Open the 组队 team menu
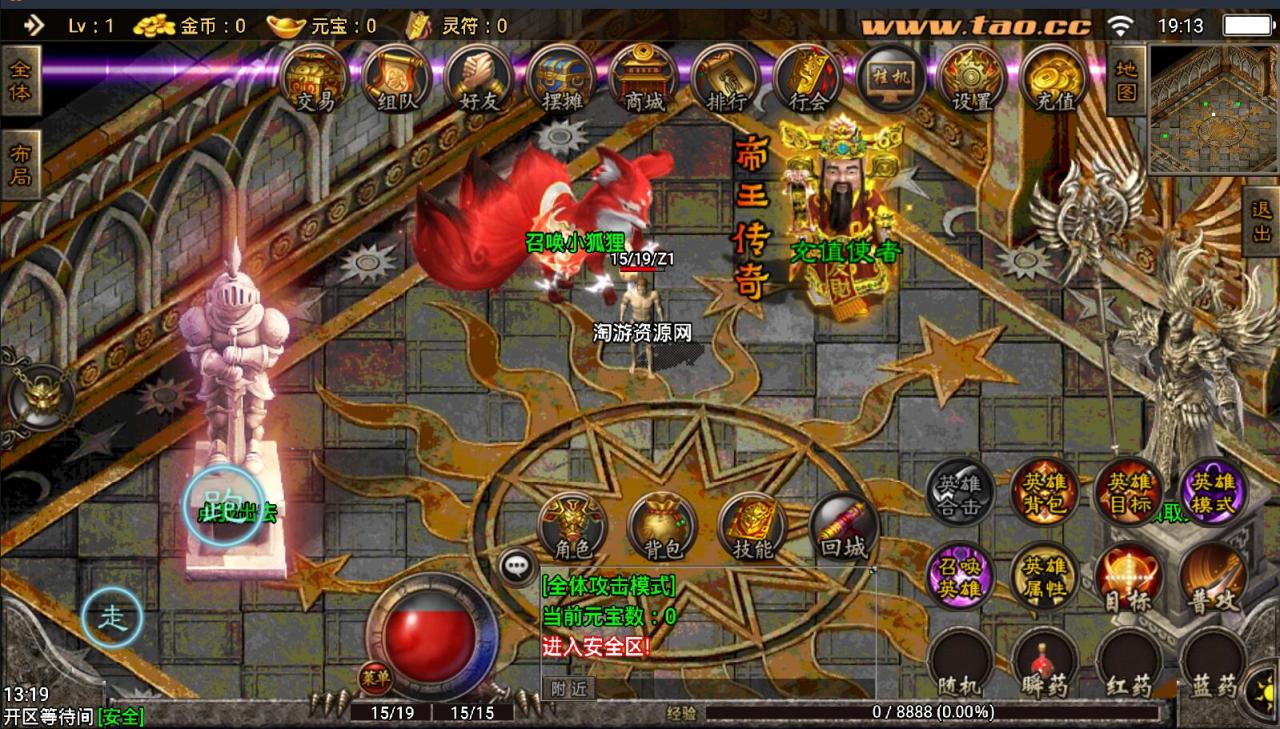The width and height of the screenshot is (1280, 729). (x=397, y=78)
